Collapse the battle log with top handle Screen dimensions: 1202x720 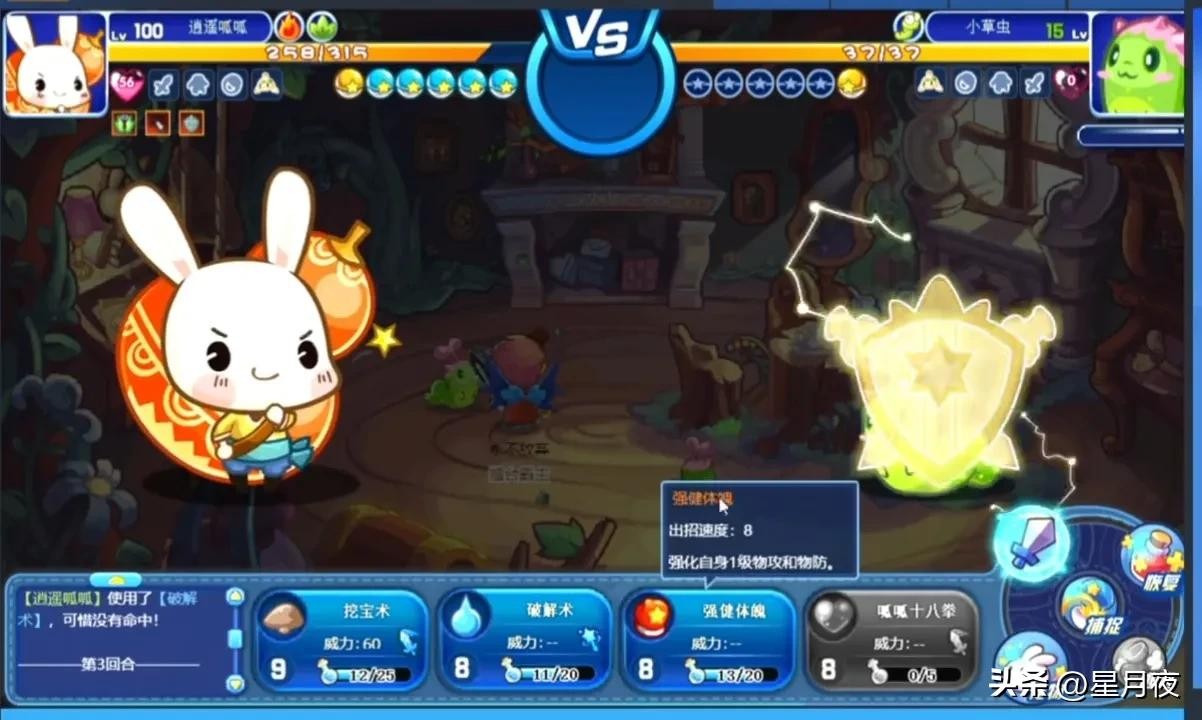[116, 579]
